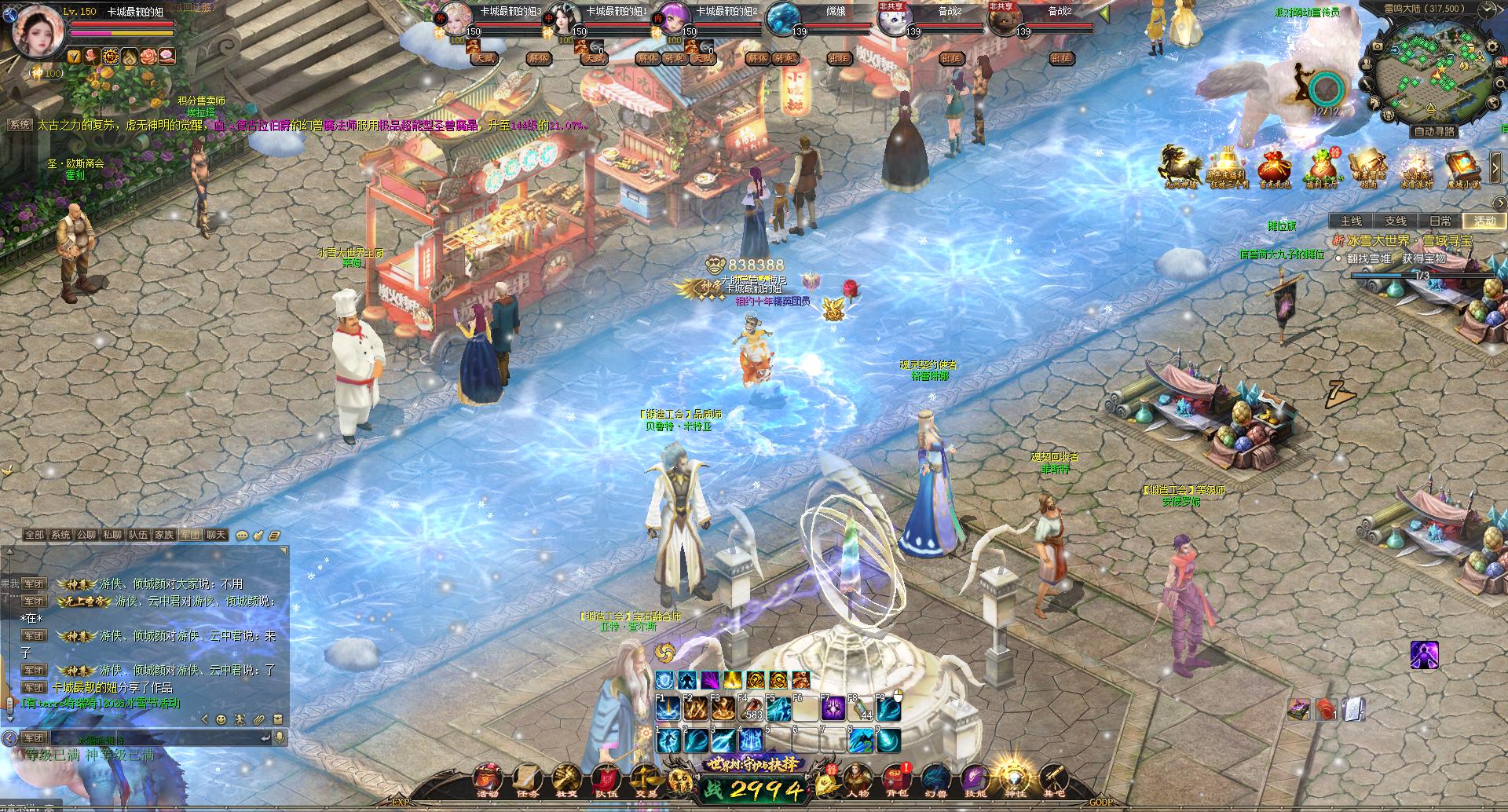
Task: Select the 系统 chat channel tab
Action: coord(60,535)
